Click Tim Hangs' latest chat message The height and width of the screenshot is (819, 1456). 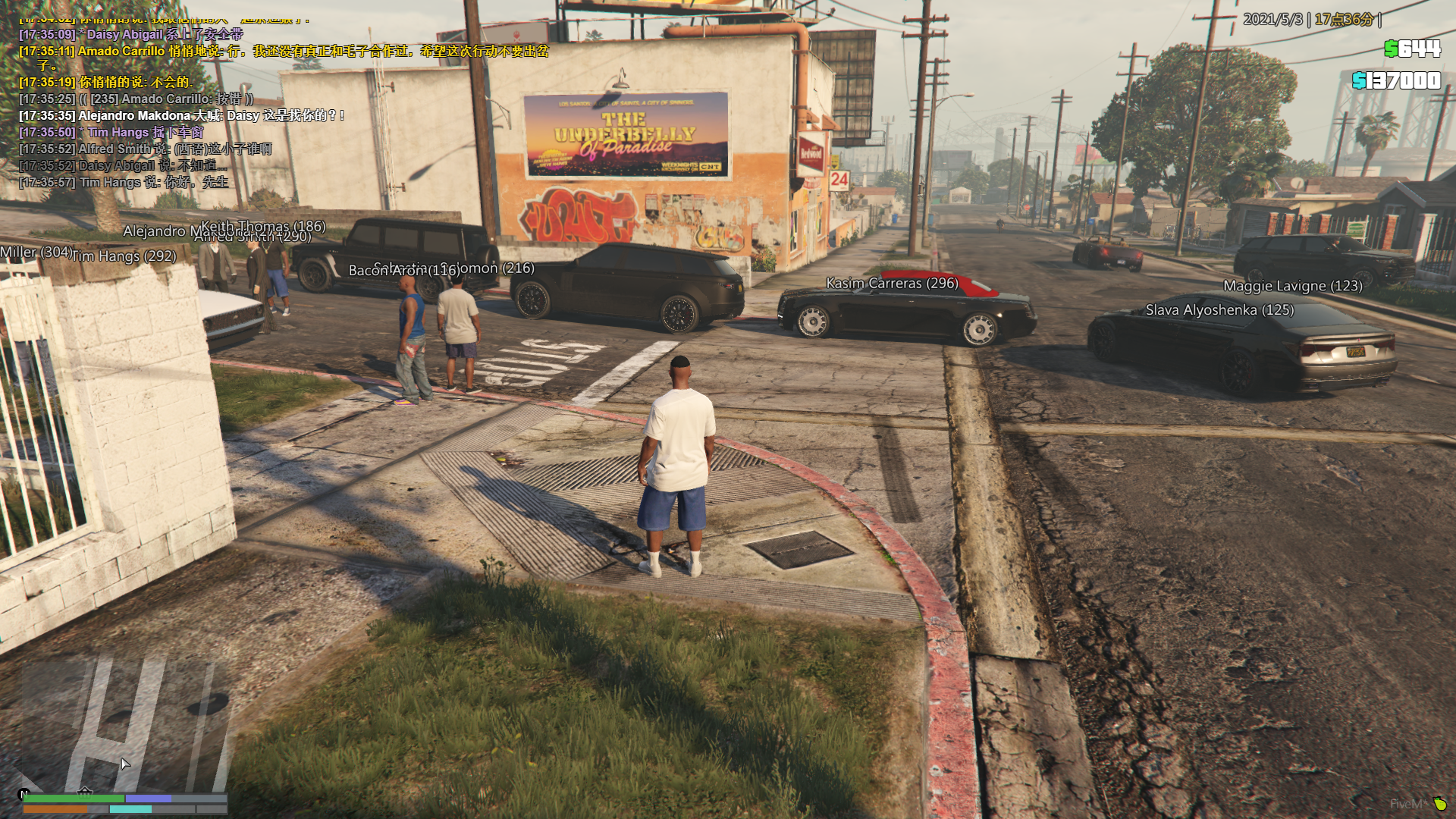click(124, 183)
